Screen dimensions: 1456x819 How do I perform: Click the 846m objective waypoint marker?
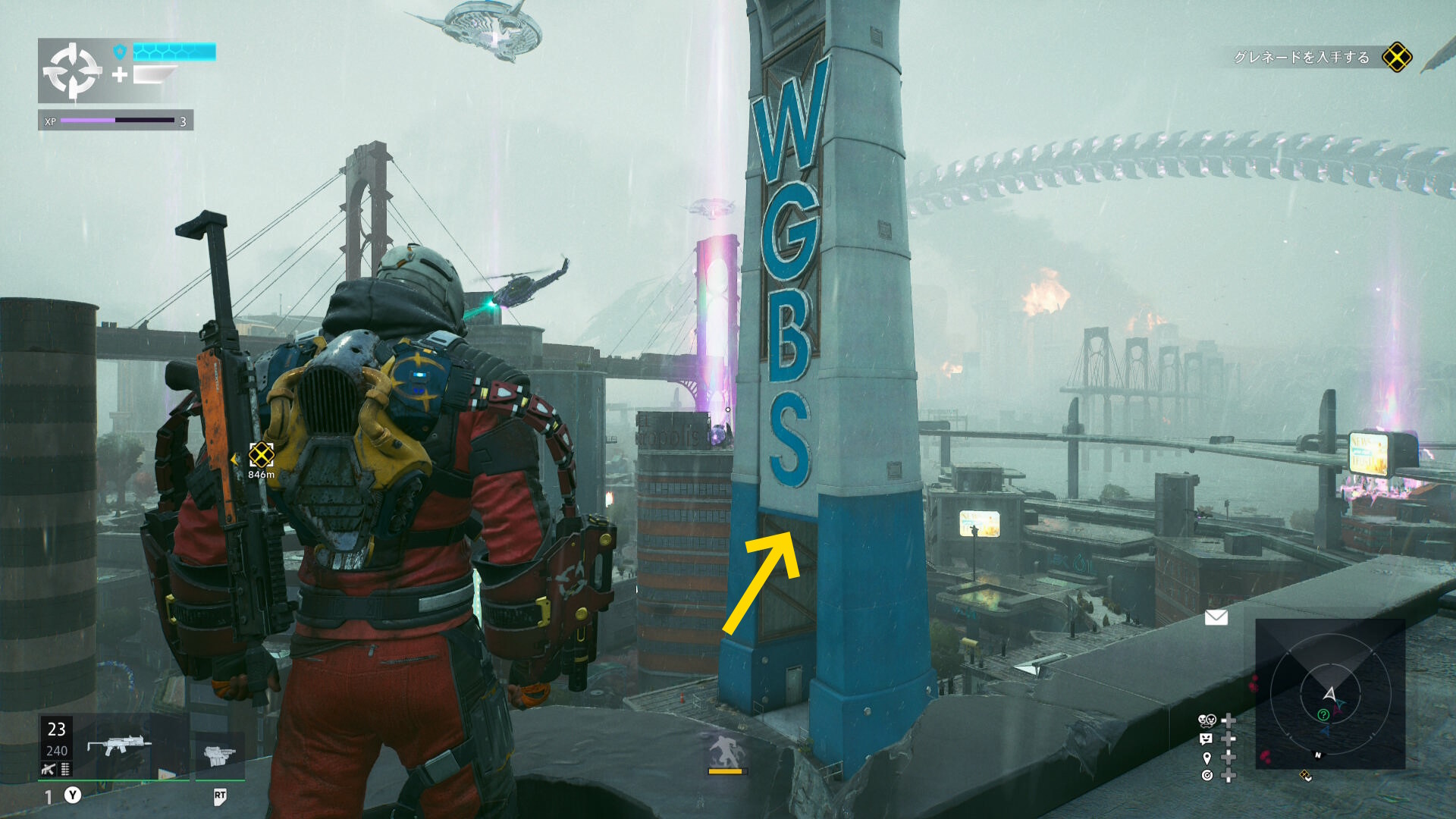click(261, 455)
